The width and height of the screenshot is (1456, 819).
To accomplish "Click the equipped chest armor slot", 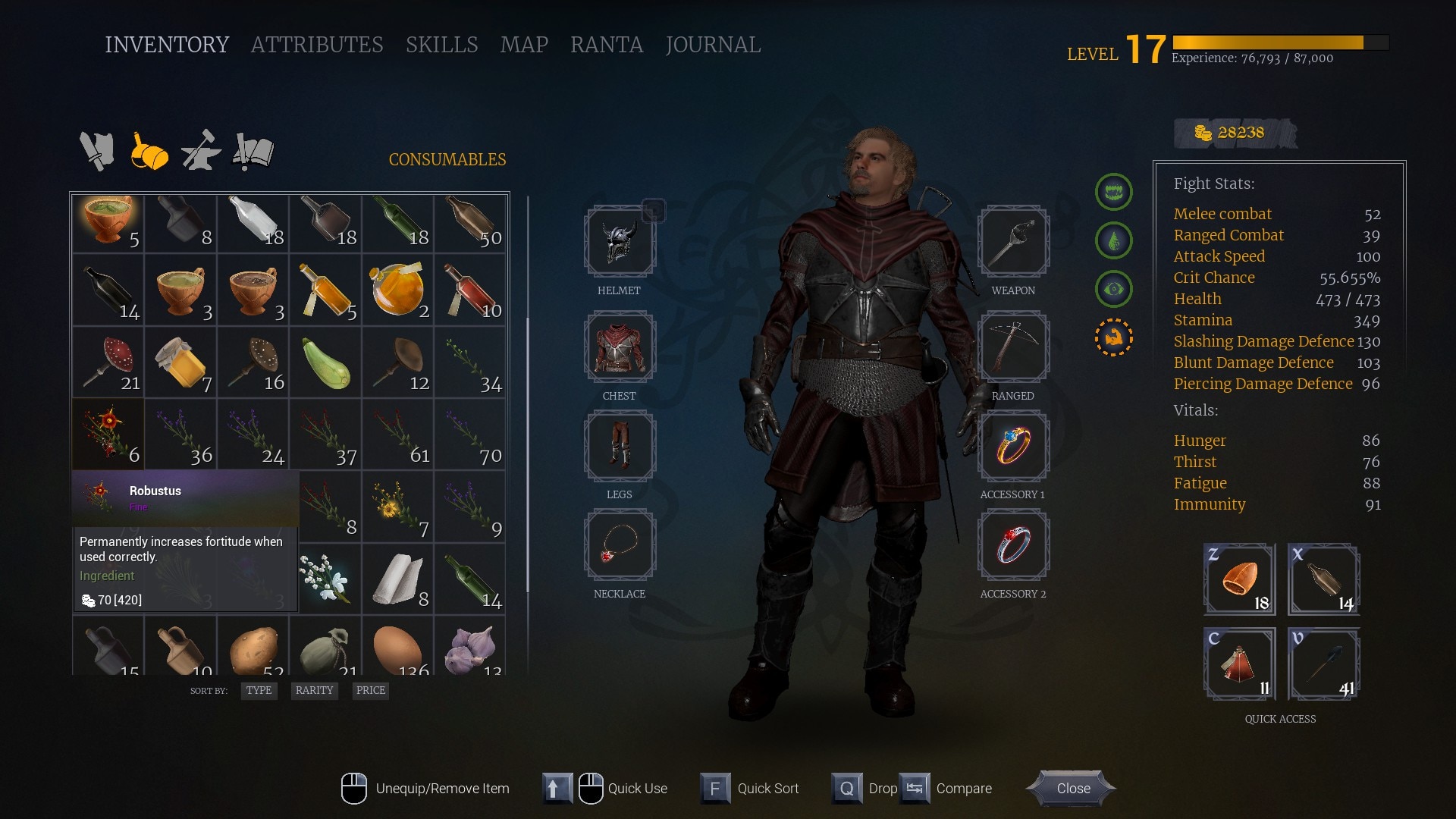I will click(x=620, y=347).
